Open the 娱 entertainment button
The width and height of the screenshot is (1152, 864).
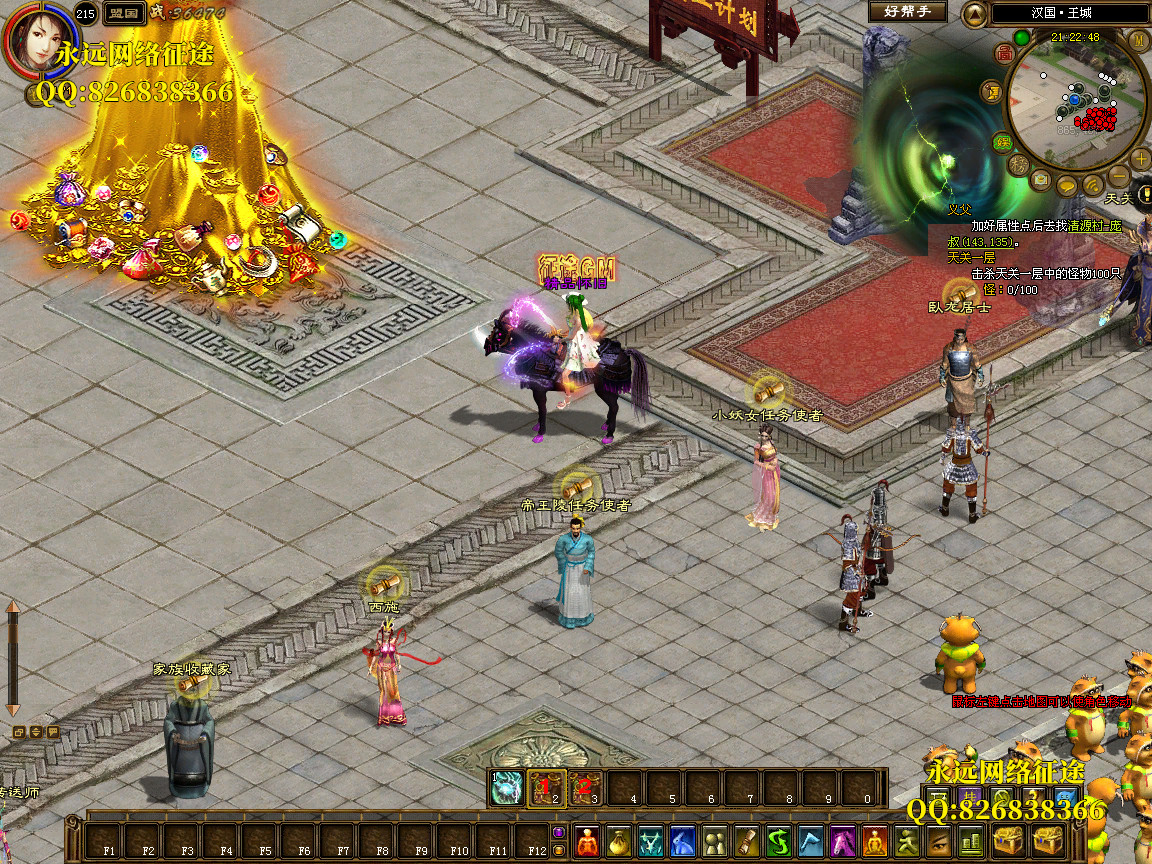[1001, 143]
